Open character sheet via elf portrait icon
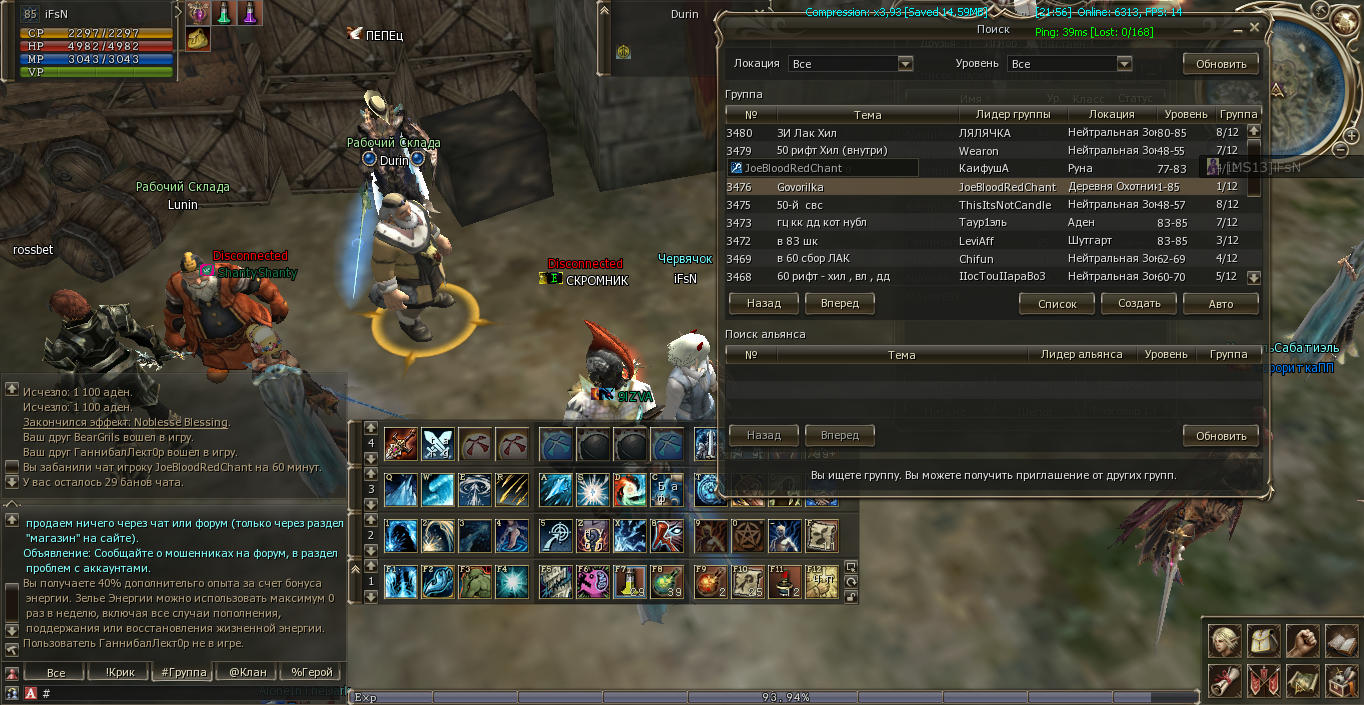 click(x=1225, y=640)
